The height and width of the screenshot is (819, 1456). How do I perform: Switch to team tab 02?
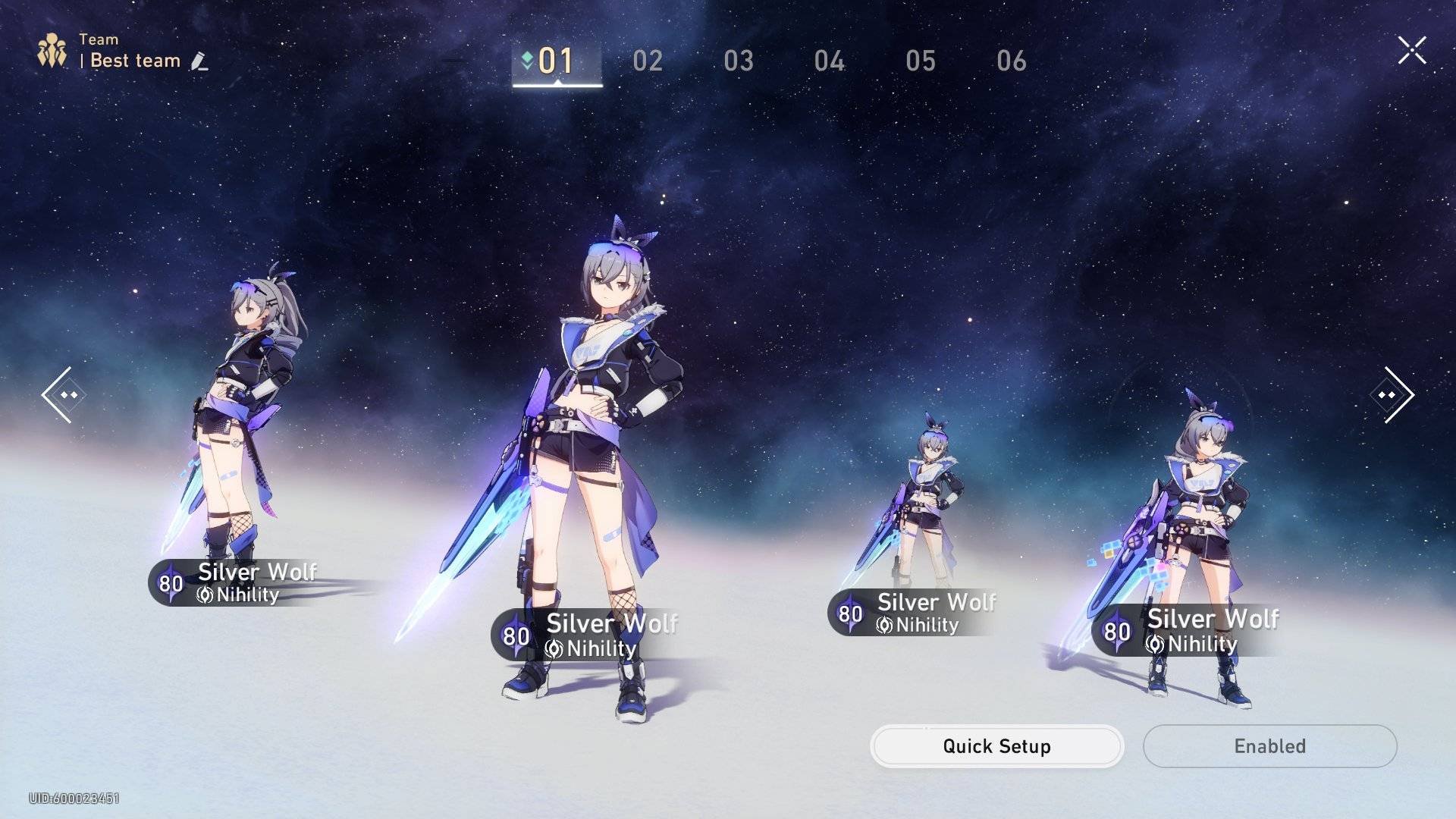click(x=648, y=61)
